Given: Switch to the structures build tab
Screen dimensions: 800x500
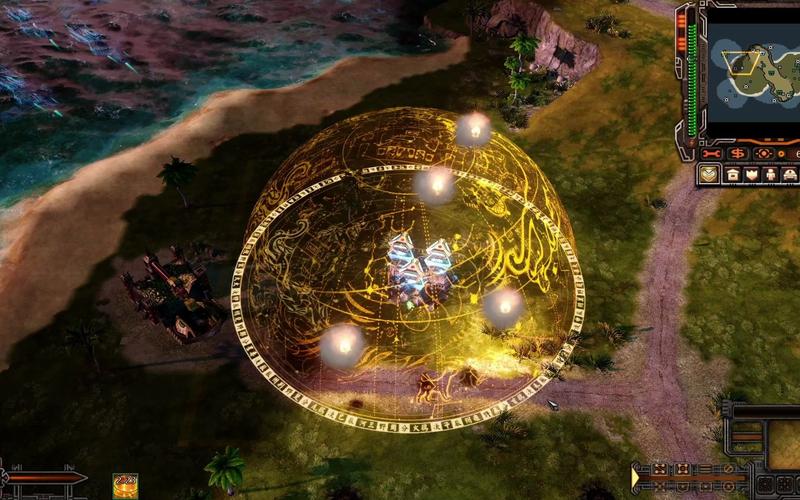Looking at the screenshot, I should 732,174.
